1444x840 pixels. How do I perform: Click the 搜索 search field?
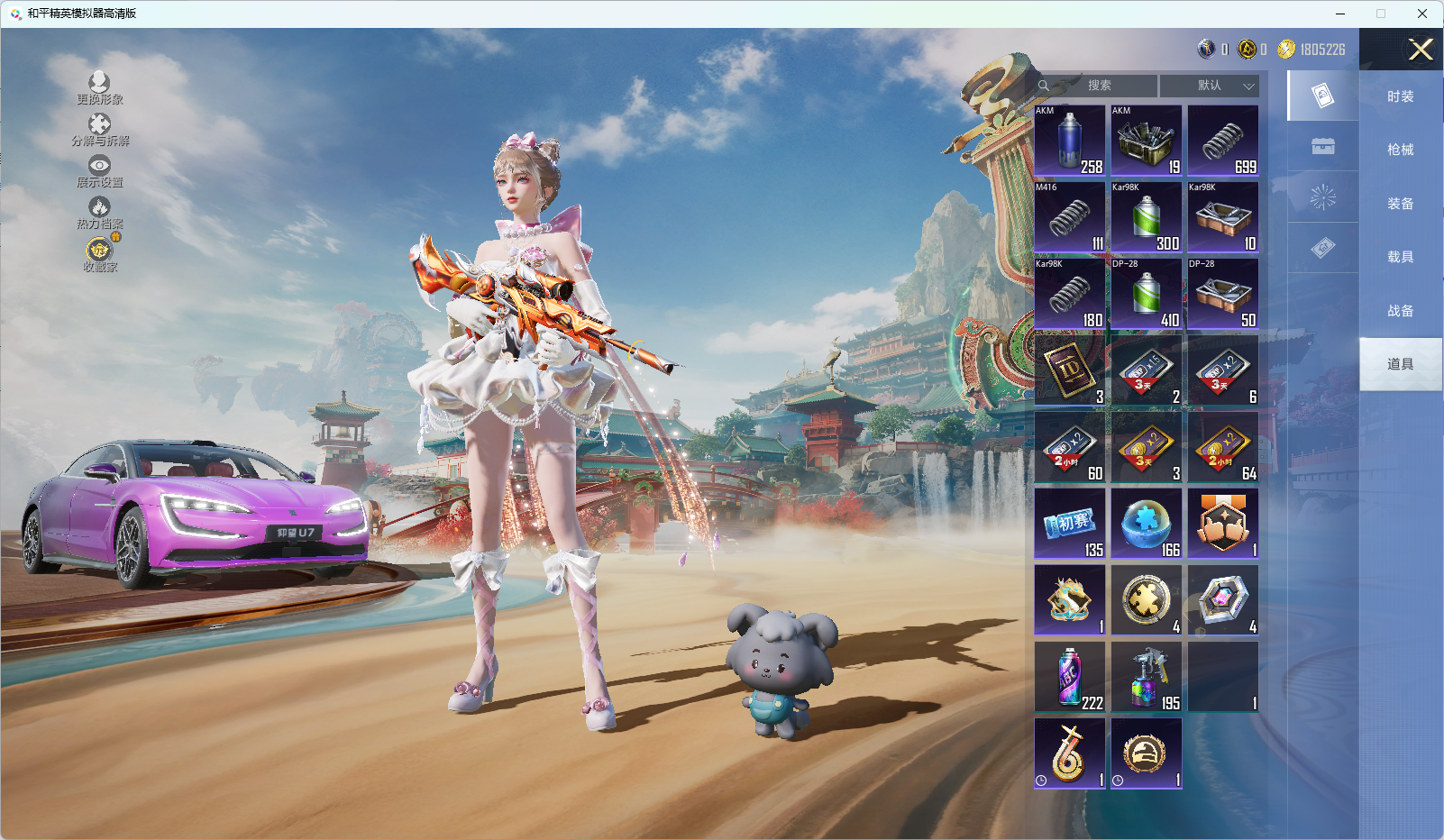click(1098, 86)
